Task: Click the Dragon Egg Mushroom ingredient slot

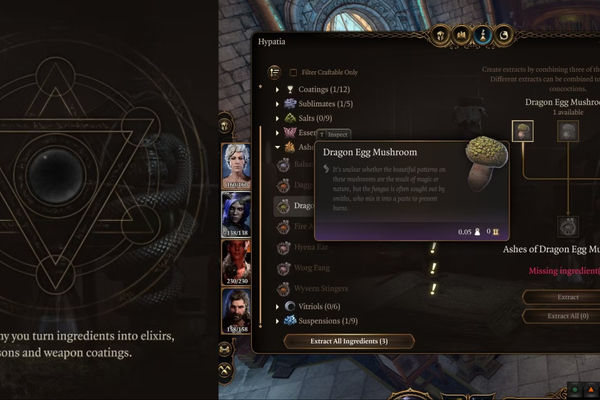Action: [522, 130]
